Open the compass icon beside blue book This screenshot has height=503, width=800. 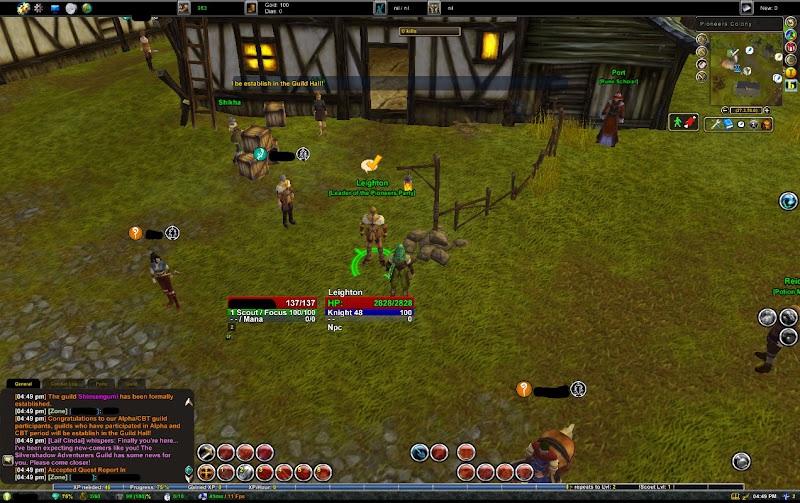[741, 124]
